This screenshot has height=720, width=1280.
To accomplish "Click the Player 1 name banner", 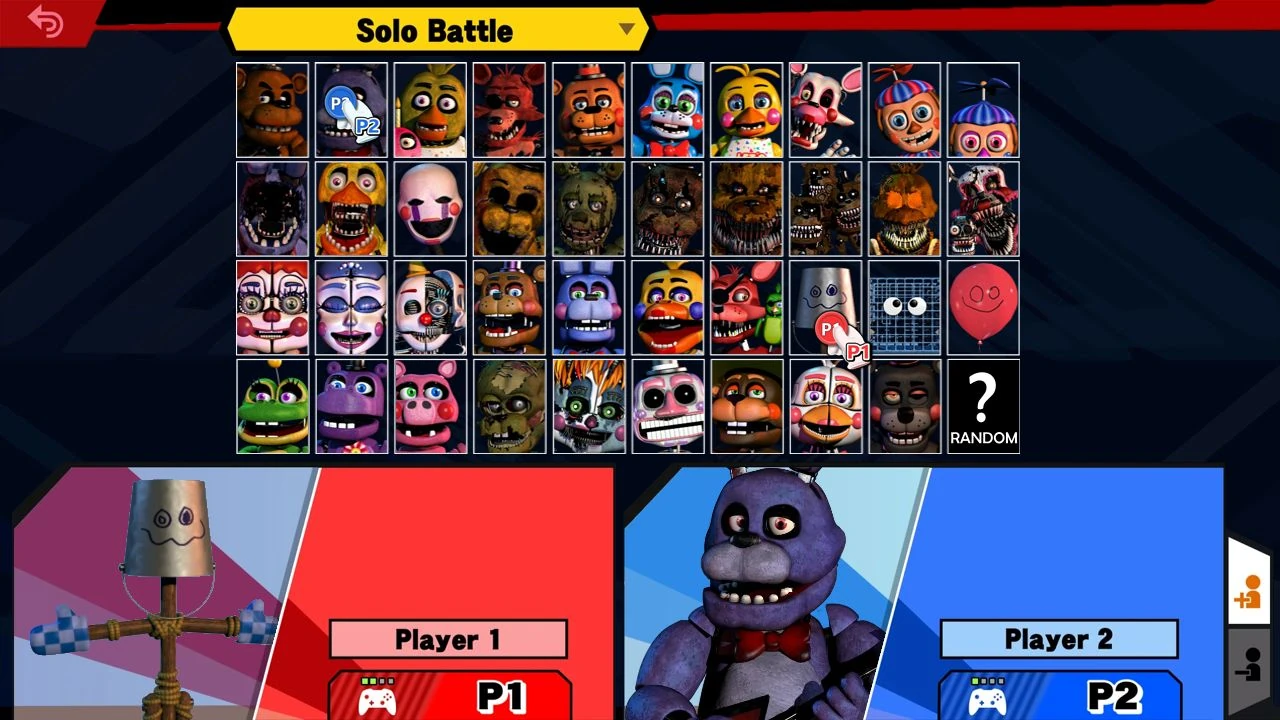I will pos(448,639).
